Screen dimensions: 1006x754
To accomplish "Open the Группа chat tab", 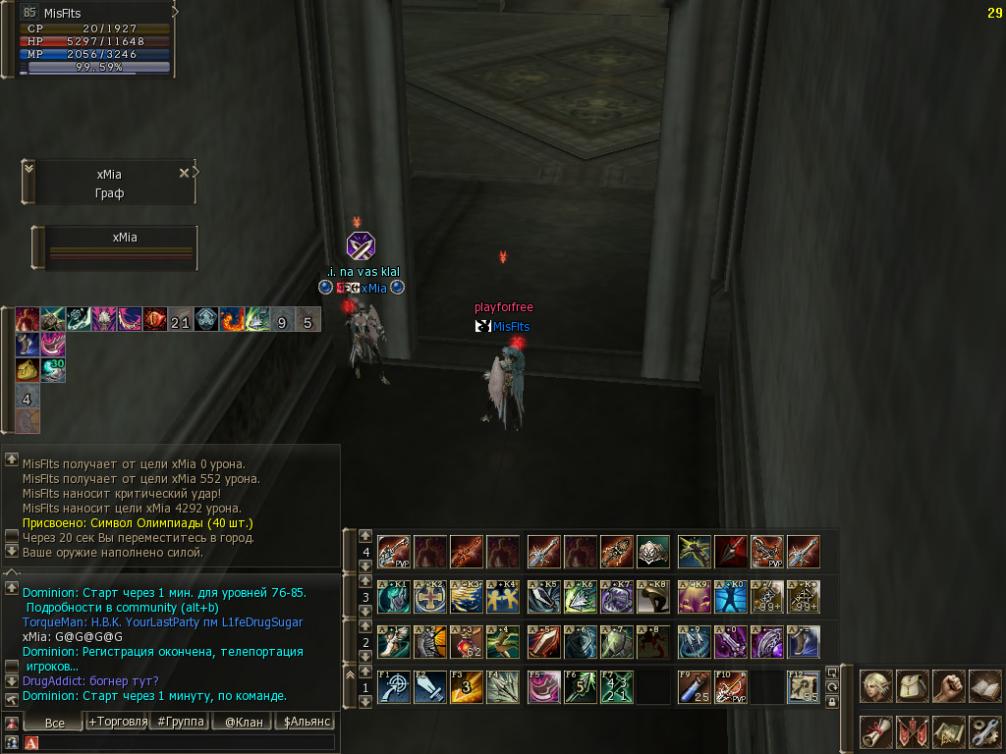I will [x=181, y=721].
